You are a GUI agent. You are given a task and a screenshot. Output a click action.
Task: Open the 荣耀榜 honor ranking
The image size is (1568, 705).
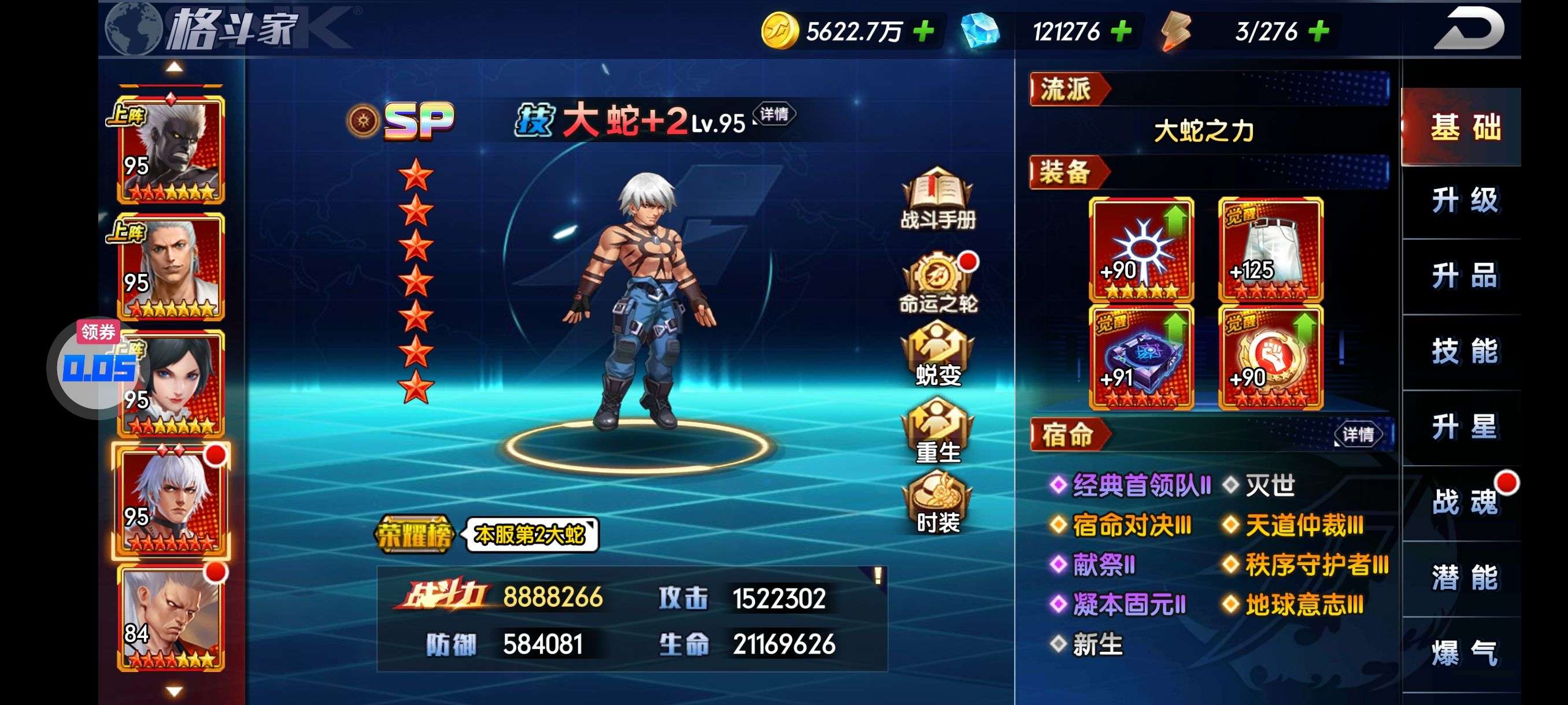tap(415, 535)
